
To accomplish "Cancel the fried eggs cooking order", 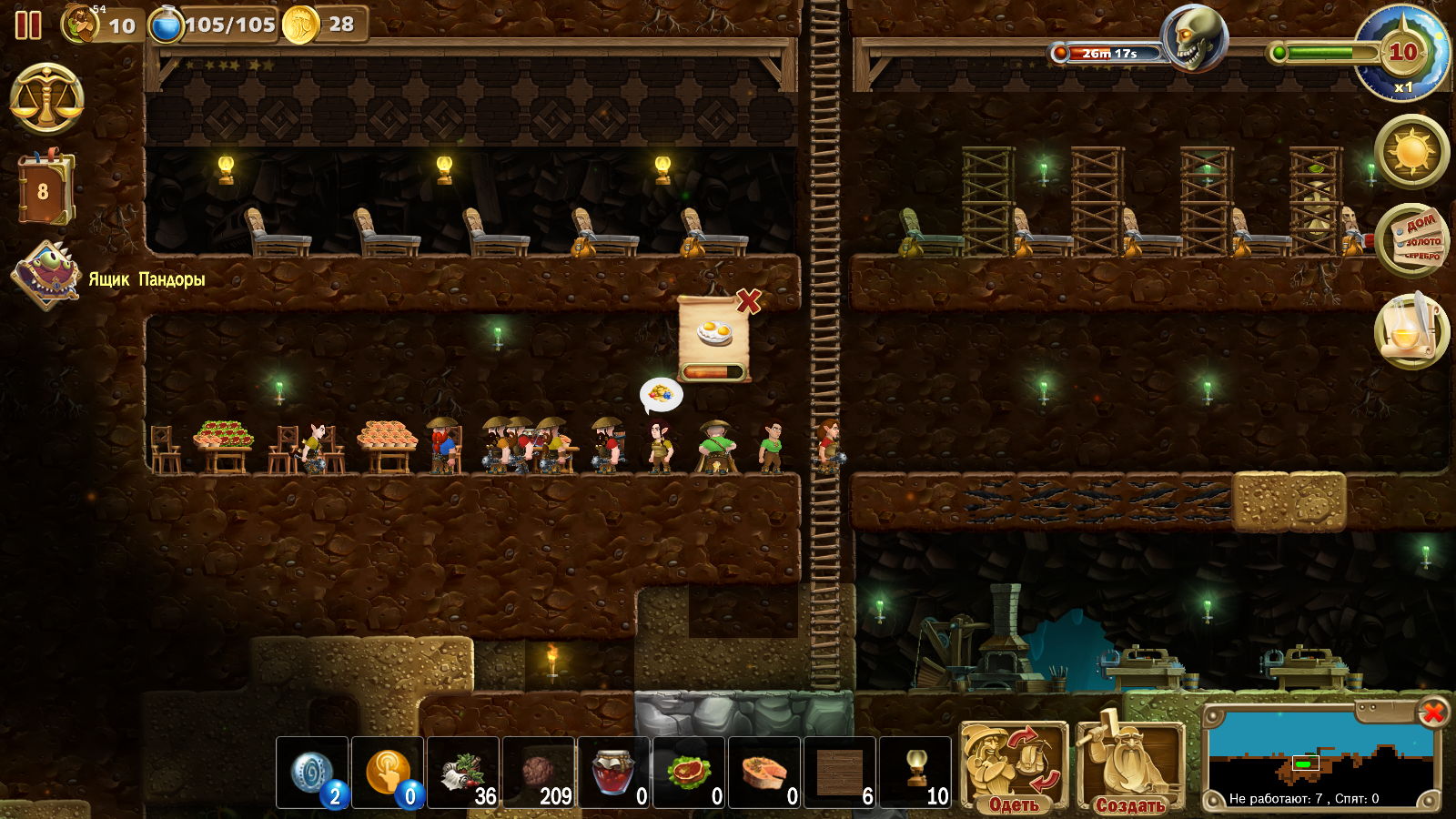I will click(x=748, y=300).
